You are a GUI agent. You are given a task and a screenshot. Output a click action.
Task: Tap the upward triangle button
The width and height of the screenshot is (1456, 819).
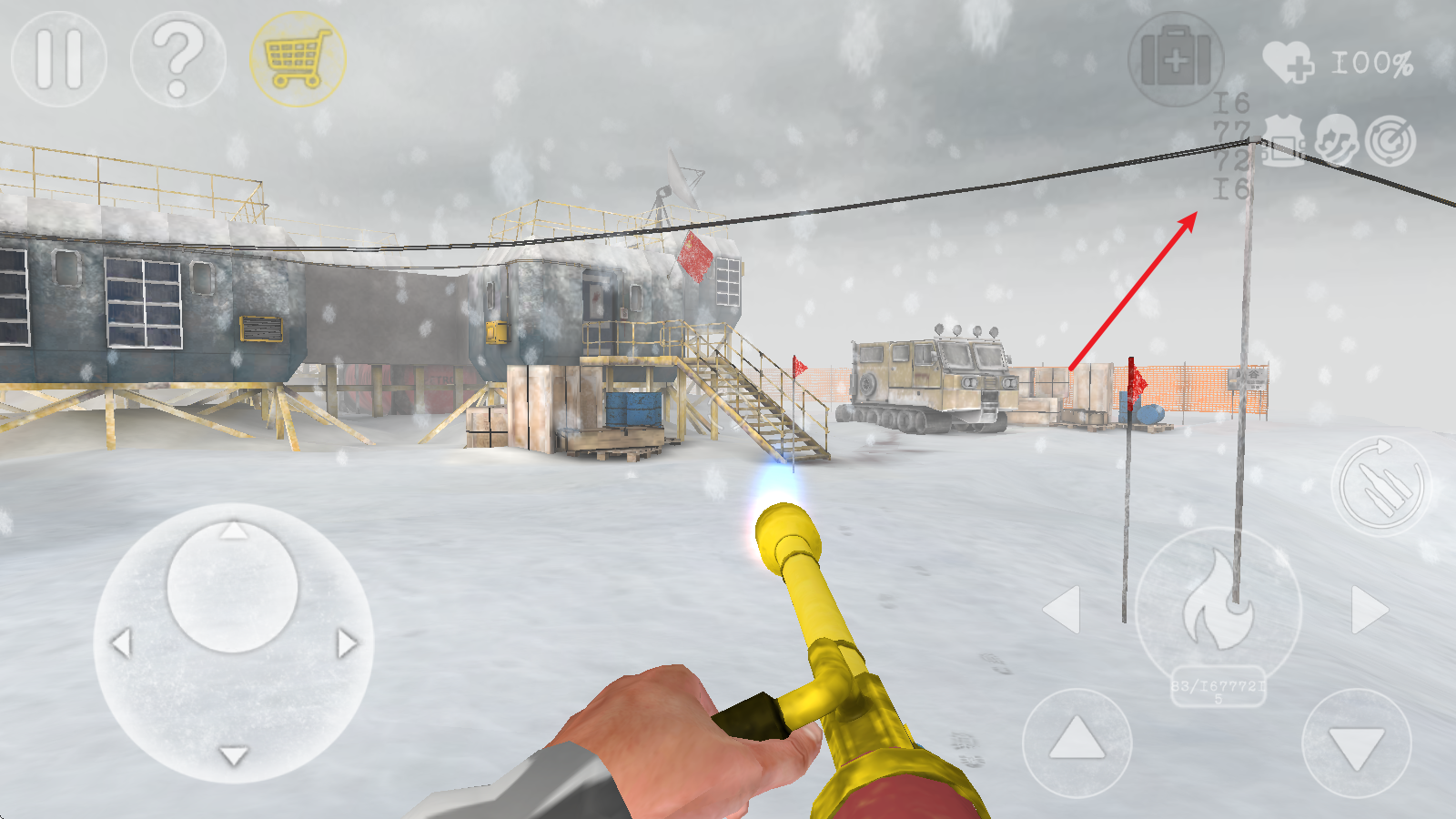coord(1077,742)
